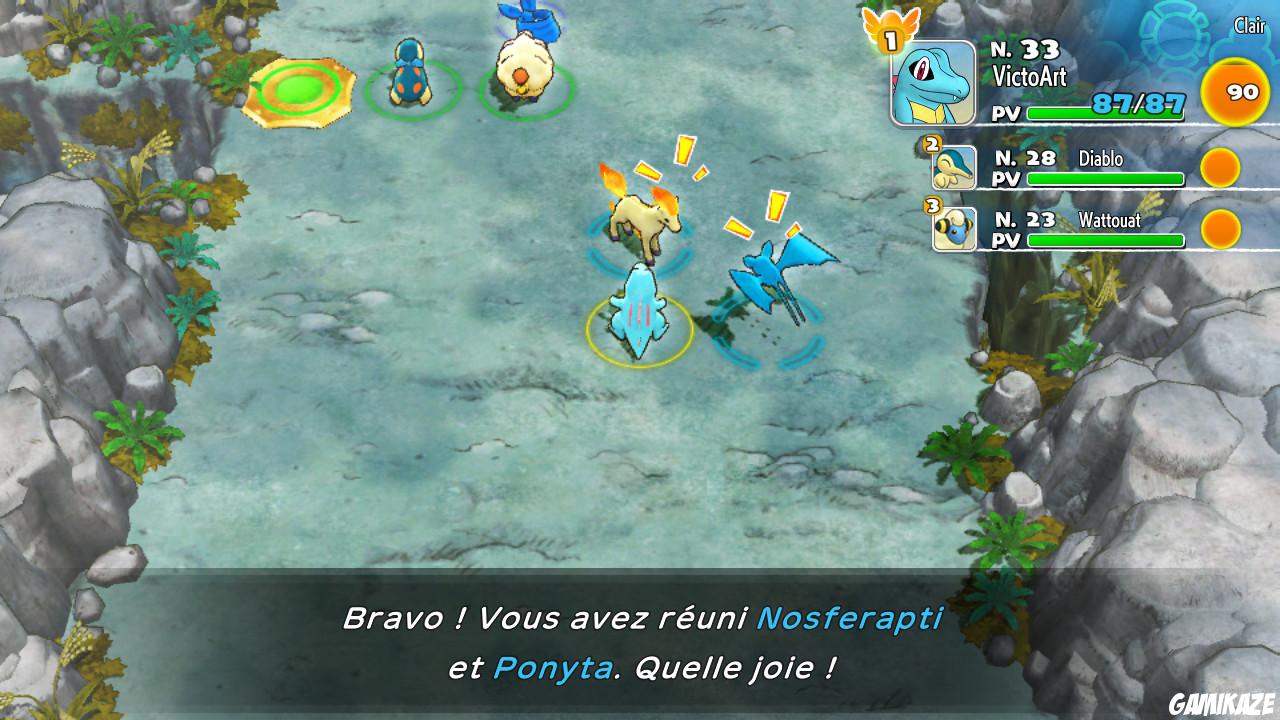Click the rank 2 badge beside Diablo

coord(933,144)
